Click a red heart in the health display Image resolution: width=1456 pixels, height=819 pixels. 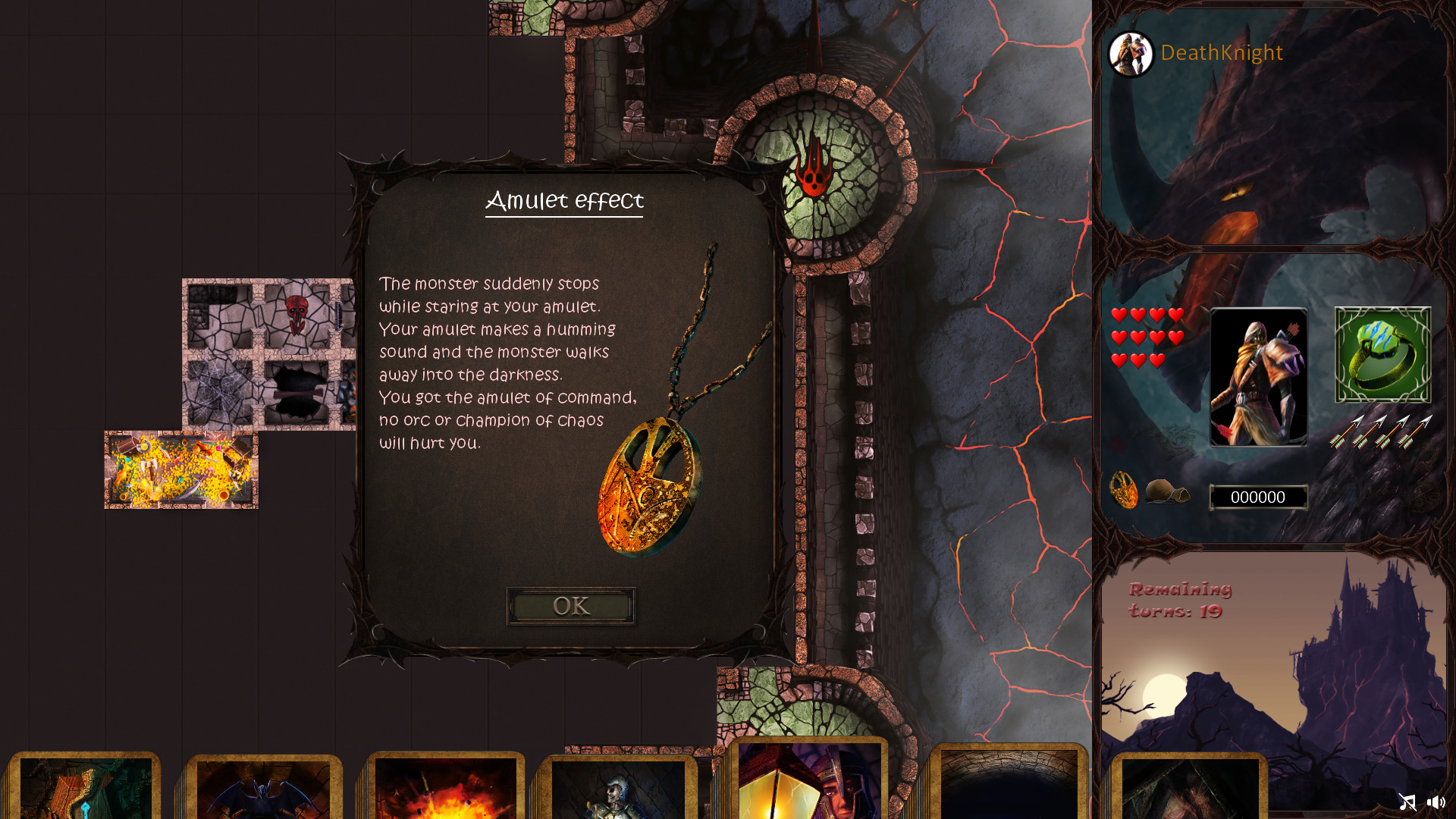tap(1119, 315)
